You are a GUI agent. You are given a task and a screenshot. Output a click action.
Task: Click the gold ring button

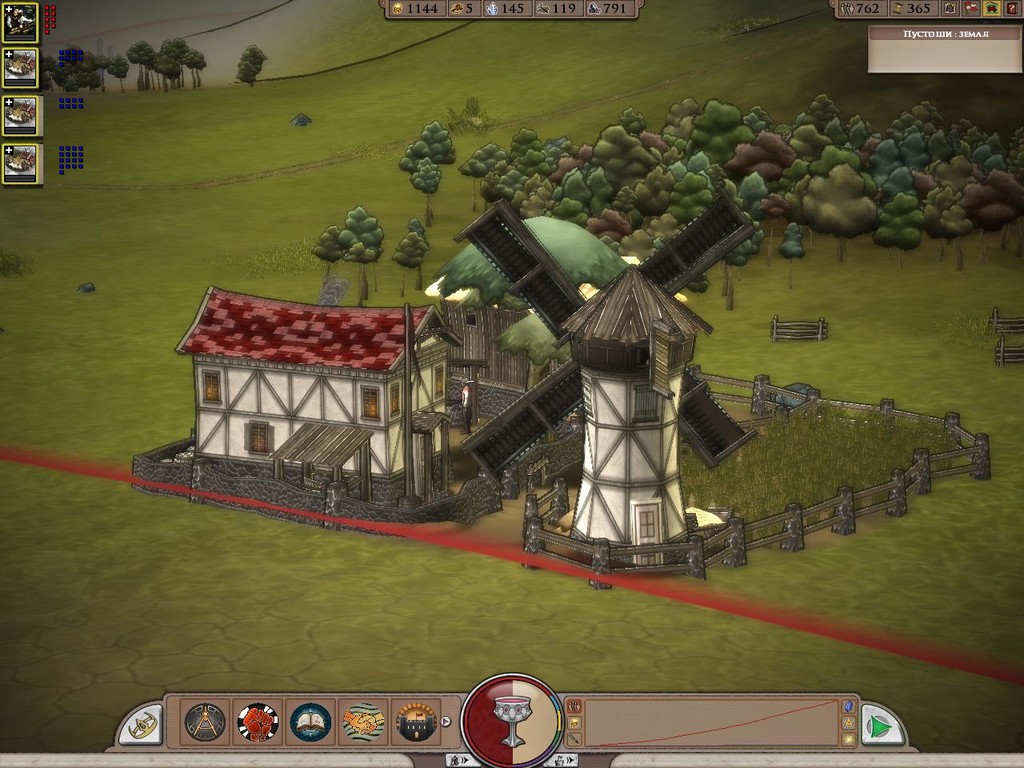[x=143, y=724]
